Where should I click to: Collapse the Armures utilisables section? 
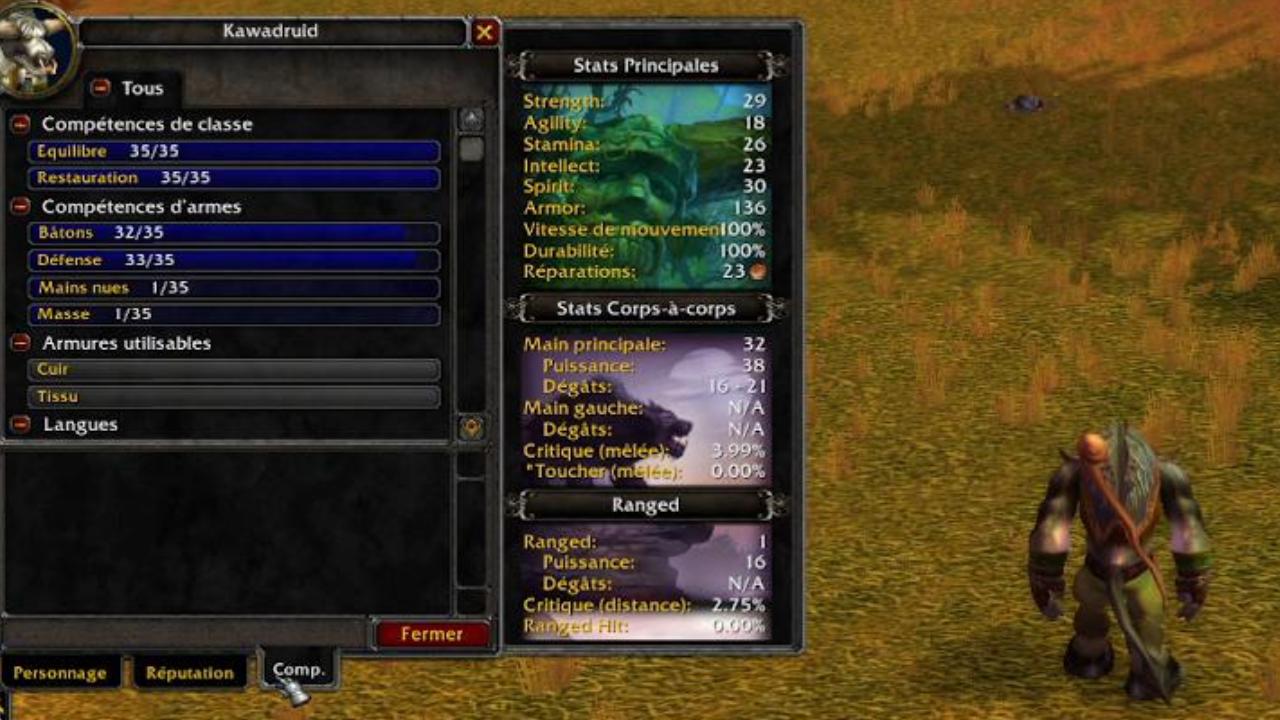click(20, 342)
